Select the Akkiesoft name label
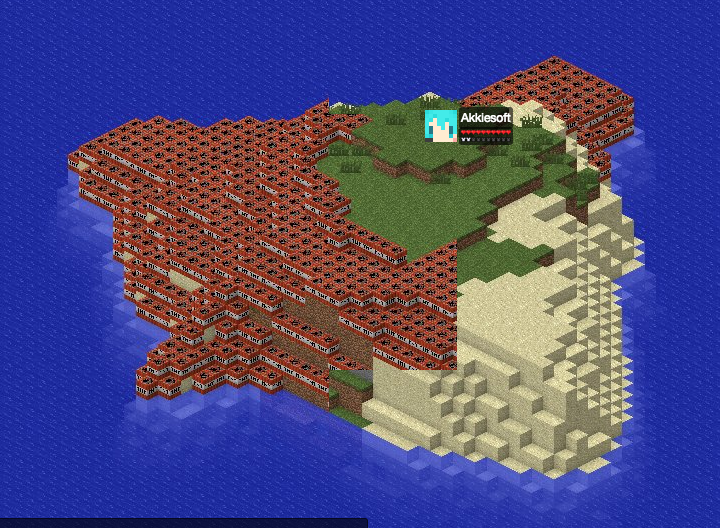 [485, 118]
